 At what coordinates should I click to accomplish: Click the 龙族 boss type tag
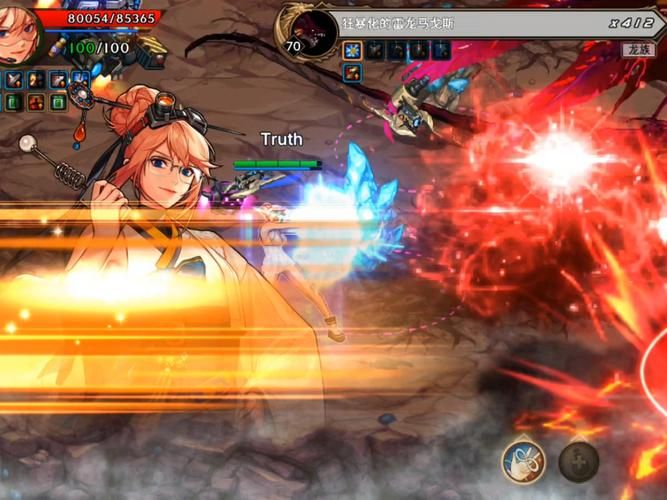point(636,49)
